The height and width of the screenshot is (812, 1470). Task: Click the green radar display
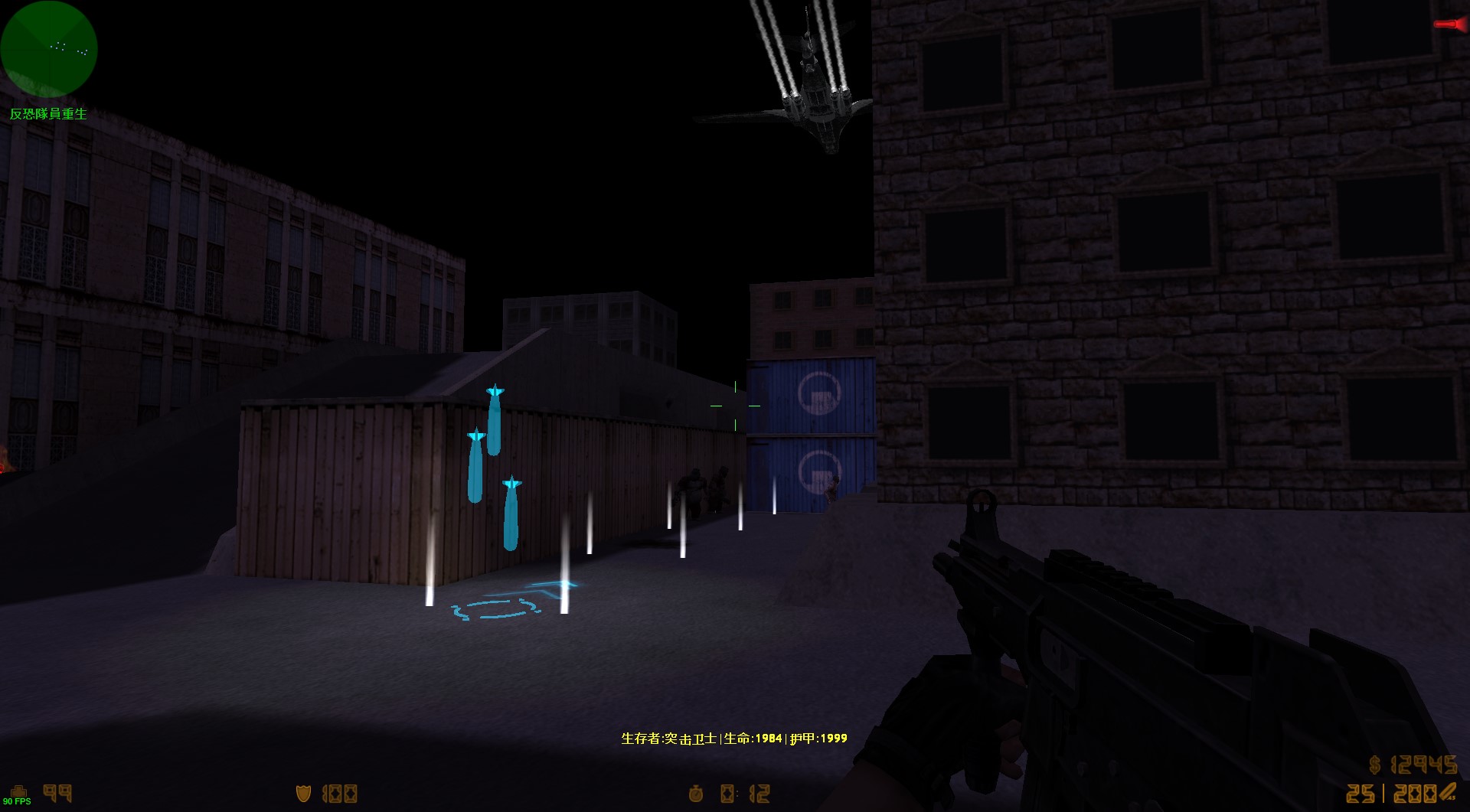click(48, 49)
